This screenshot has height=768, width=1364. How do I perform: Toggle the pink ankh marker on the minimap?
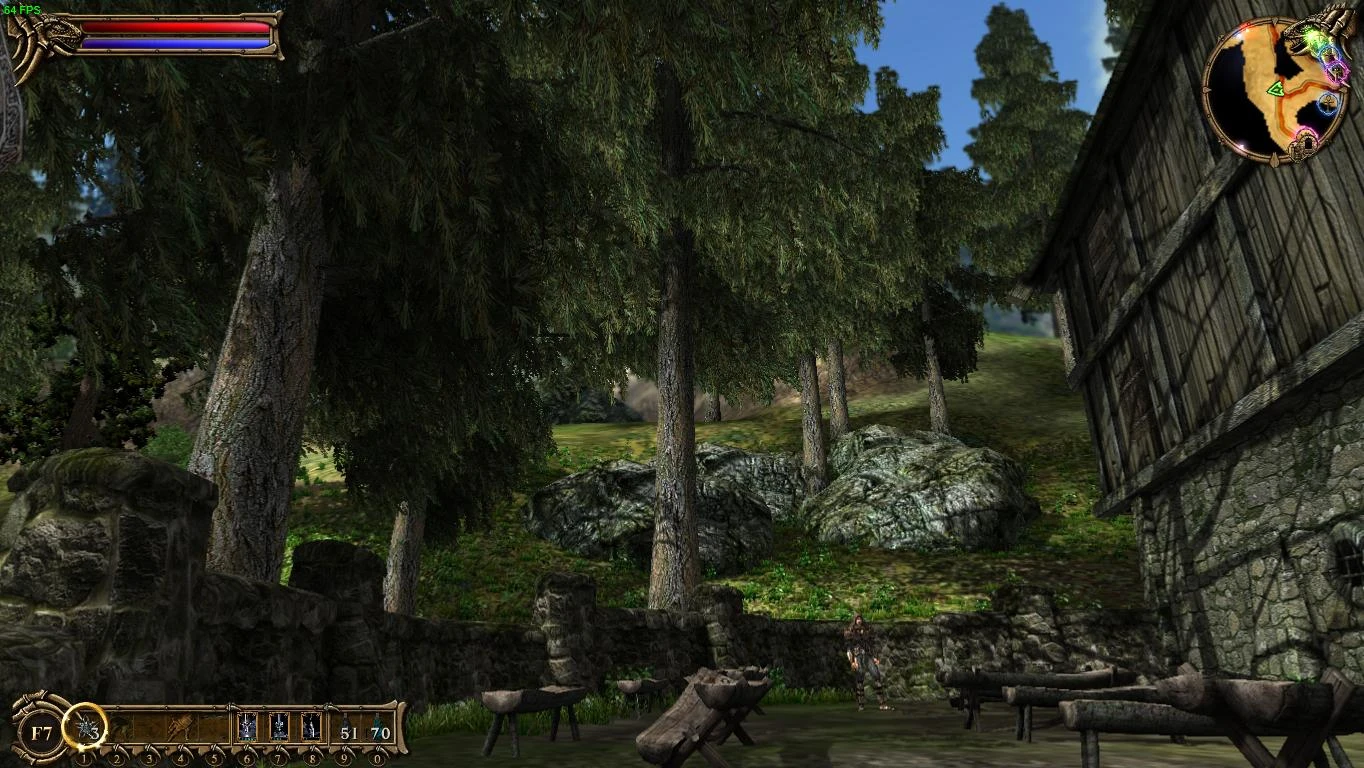click(1336, 71)
